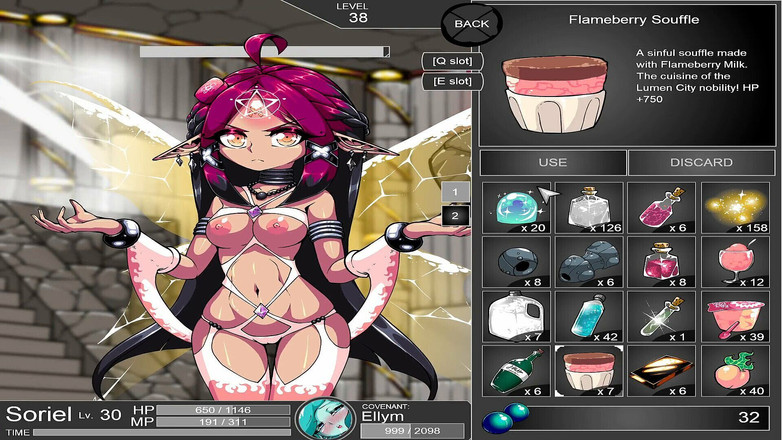Switch to page 2
This screenshot has width=782, height=440.
pos(455,215)
